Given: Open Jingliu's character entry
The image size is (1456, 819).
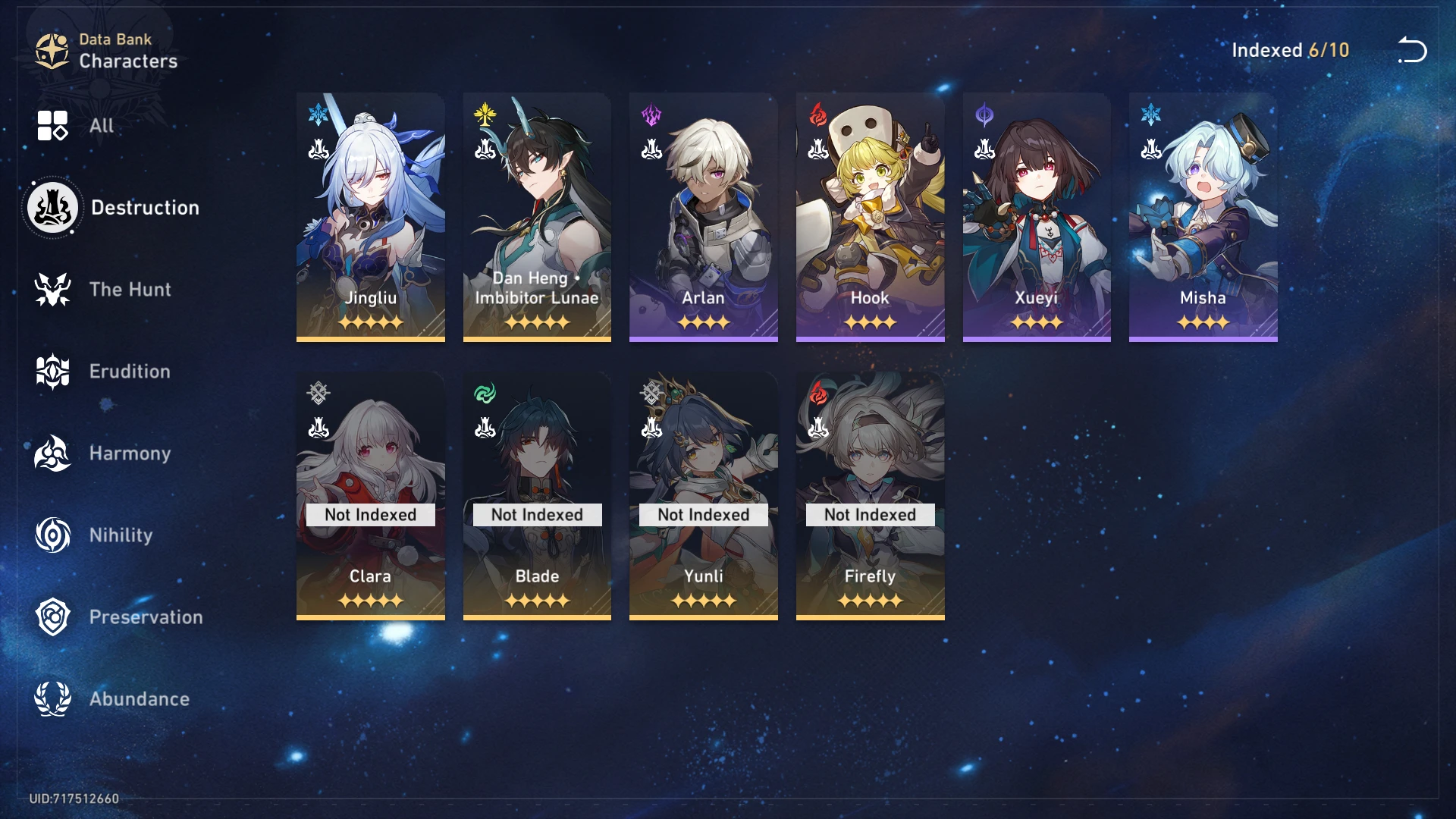Looking at the screenshot, I should [370, 216].
